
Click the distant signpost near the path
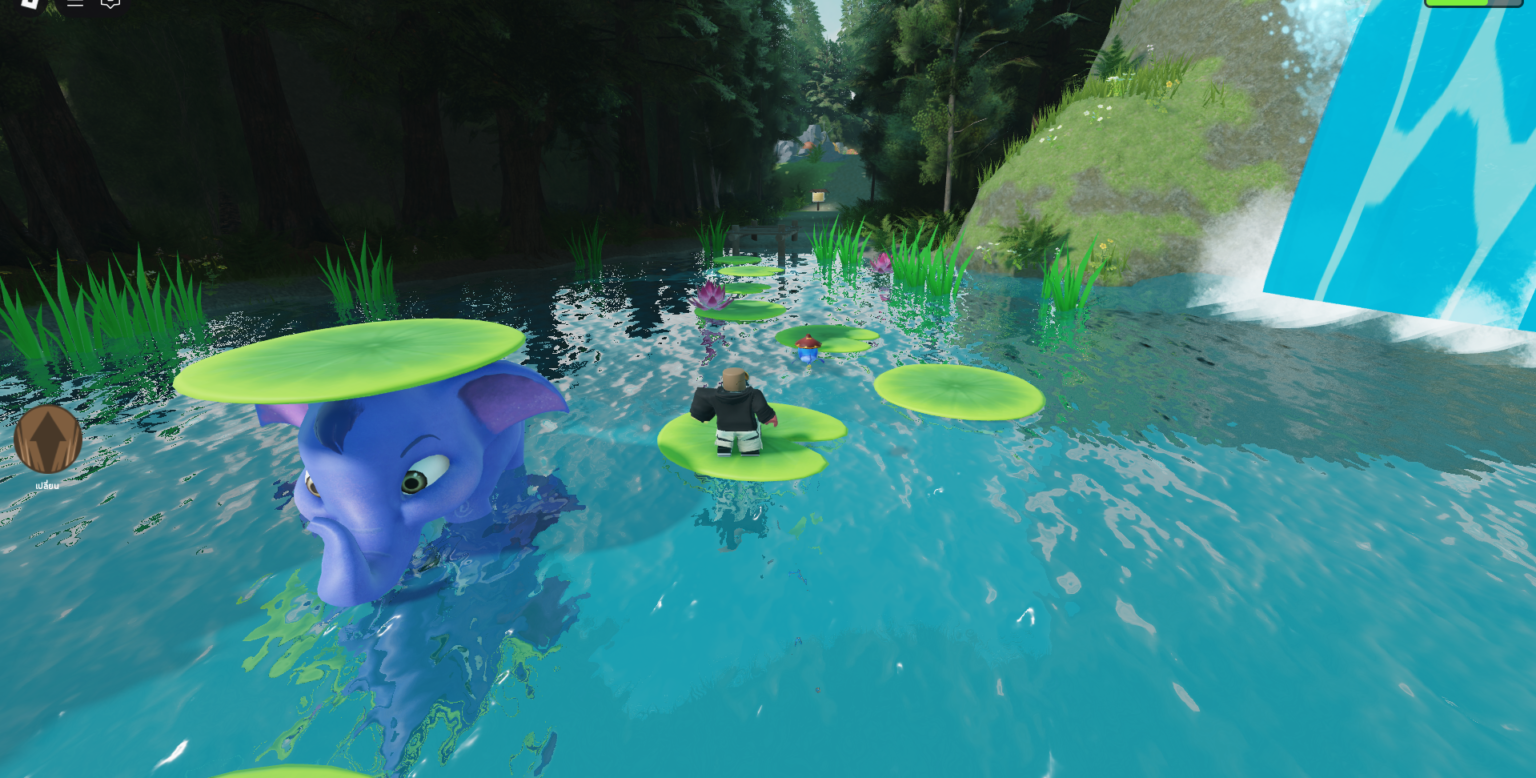[x=818, y=198]
